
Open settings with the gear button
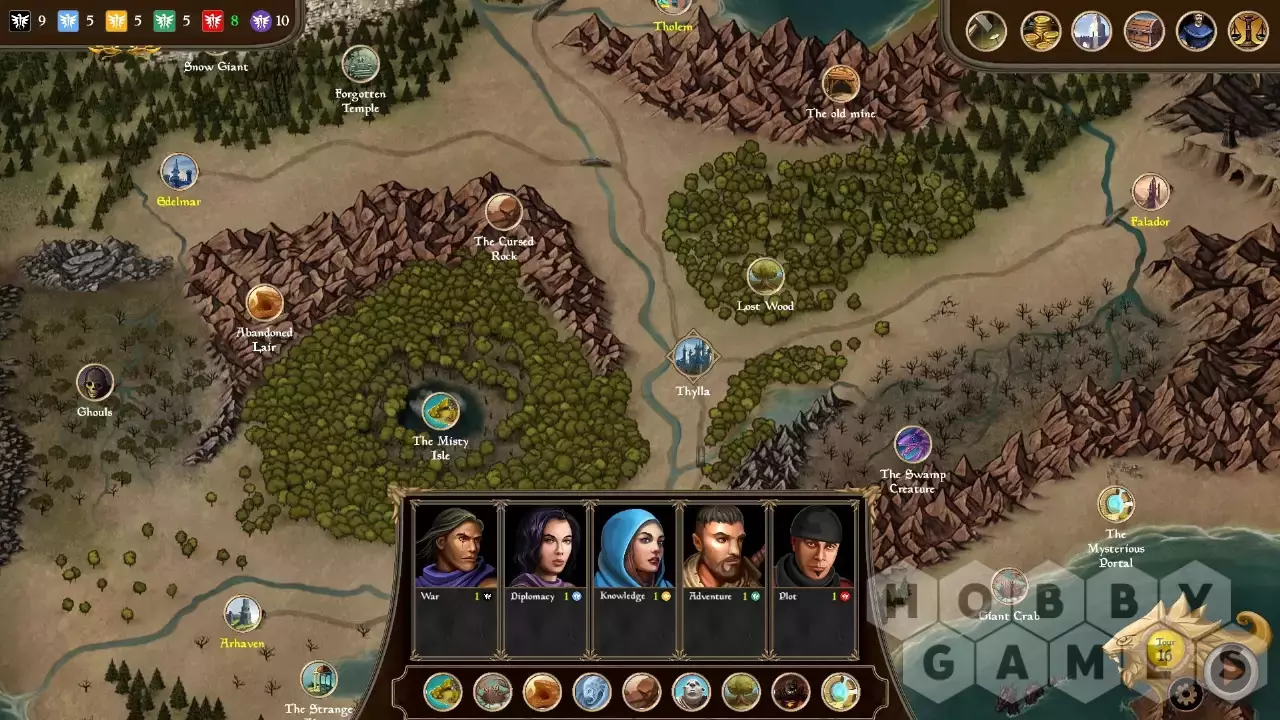(x=1186, y=692)
